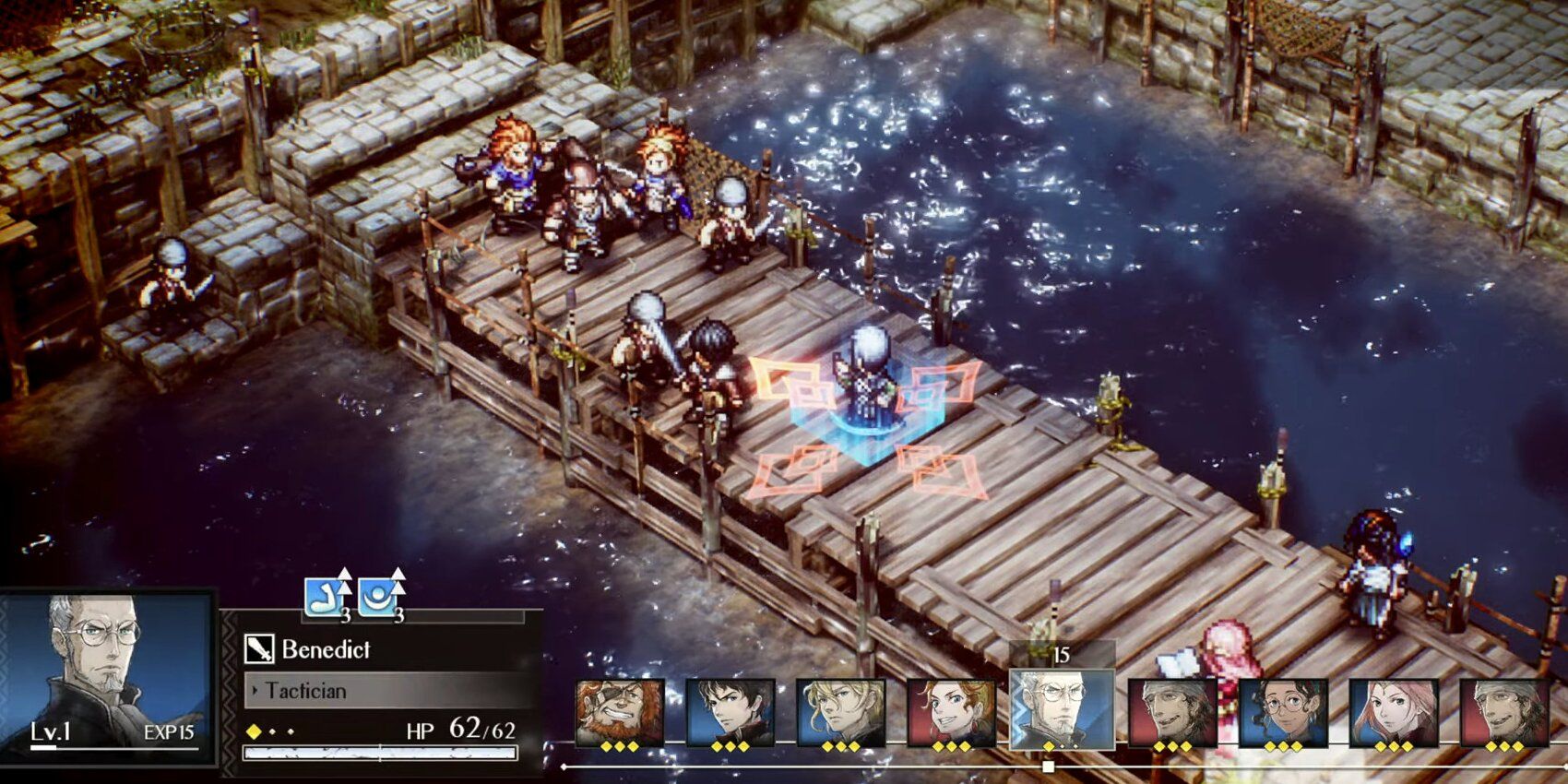
Task: Pick the grinning orange-haired portrait in turn order
Action: [951, 712]
